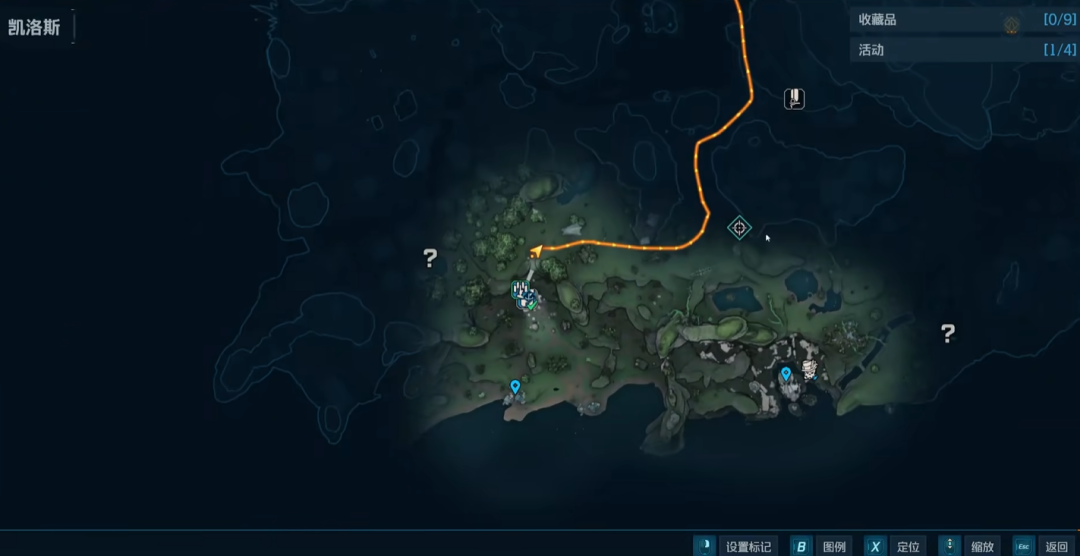Click the question mark east of the island
This screenshot has width=1080, height=556.
pos(948,333)
